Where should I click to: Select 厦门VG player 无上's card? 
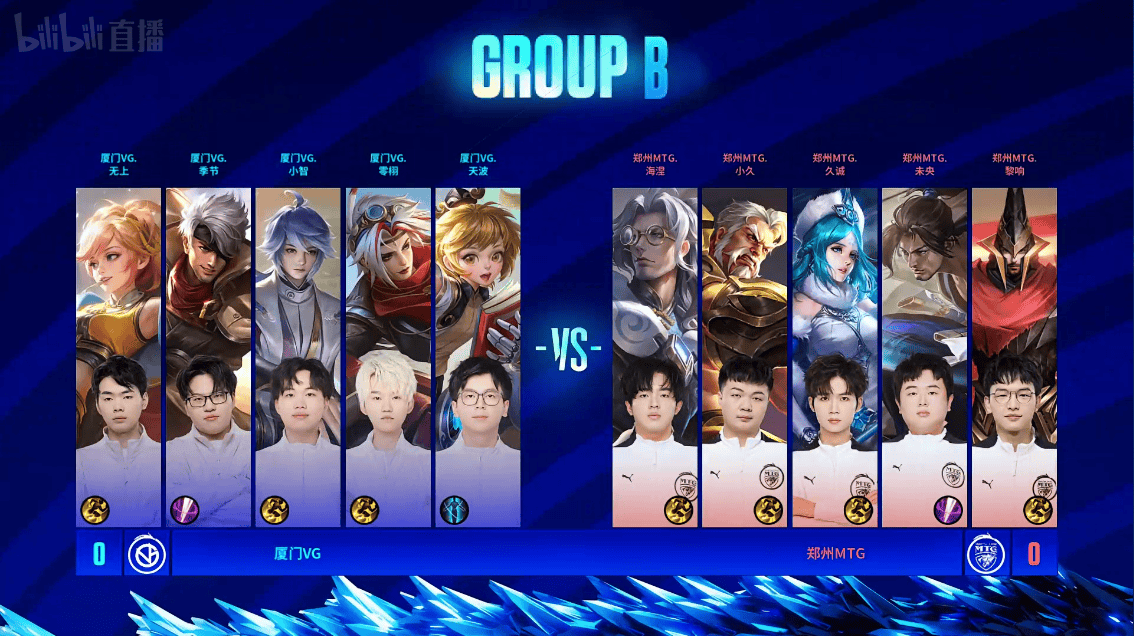pos(118,357)
